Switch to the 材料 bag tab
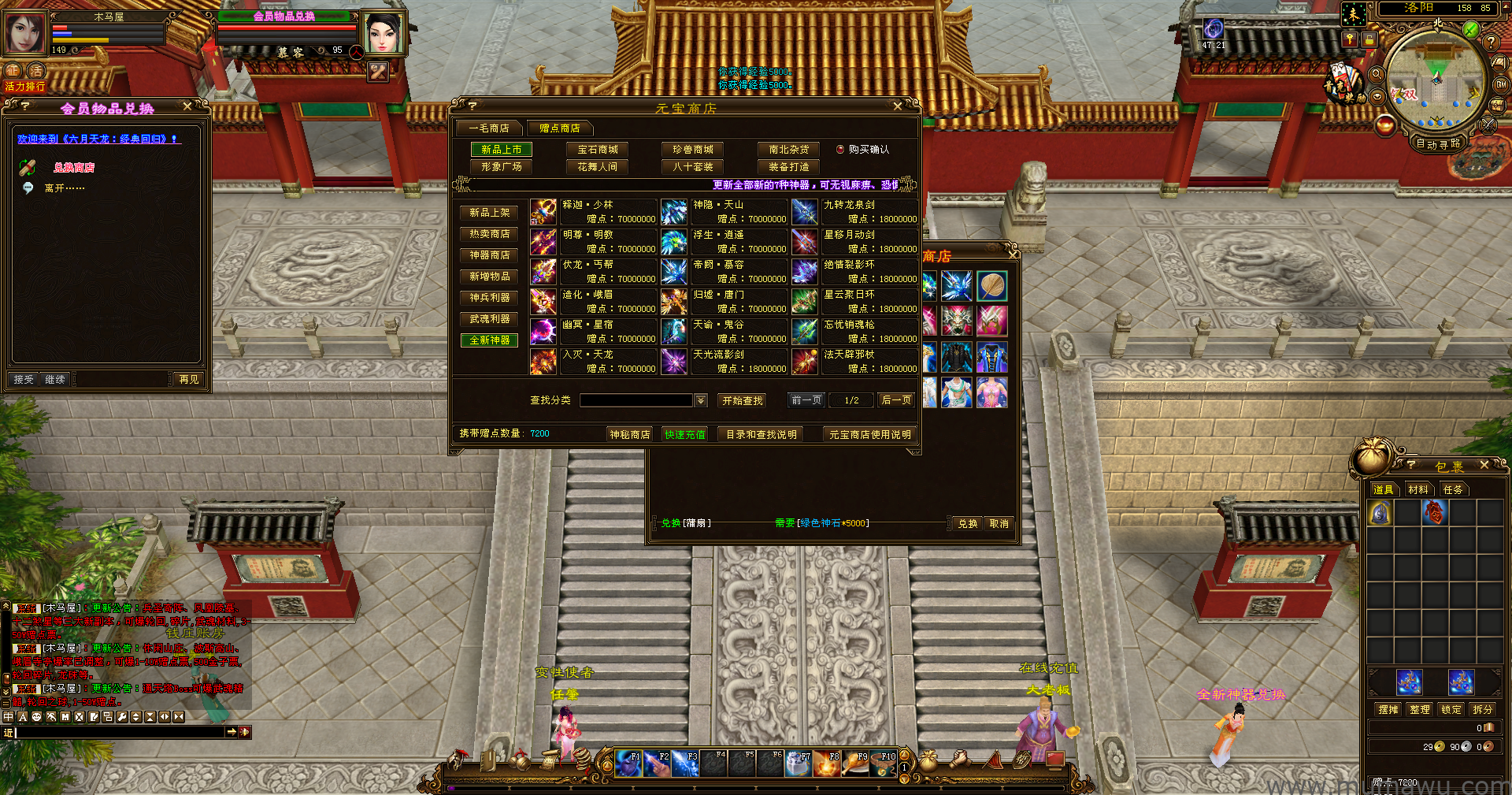1512x795 pixels. (x=1417, y=489)
